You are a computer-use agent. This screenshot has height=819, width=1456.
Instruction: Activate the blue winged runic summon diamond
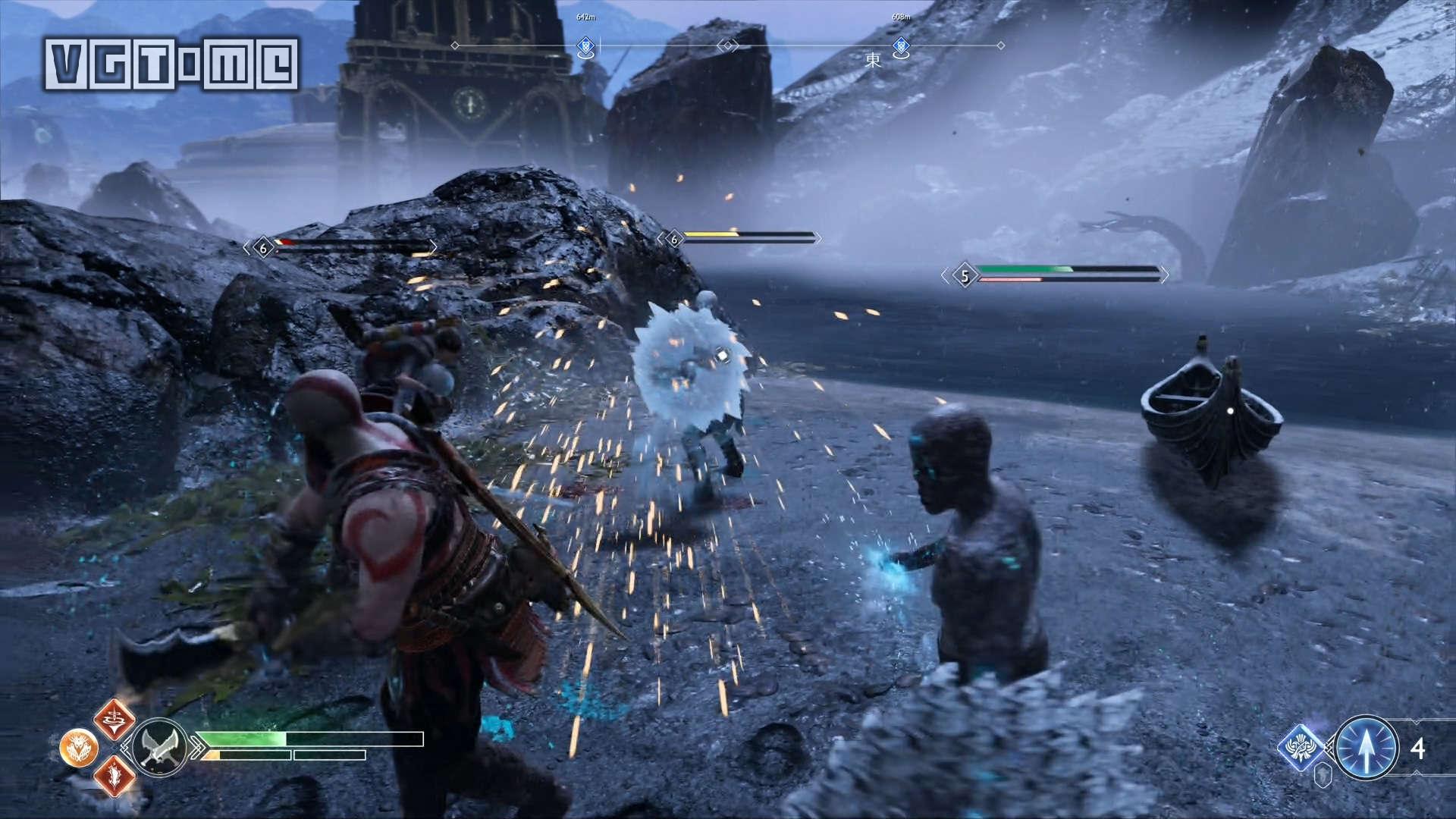click(1303, 748)
